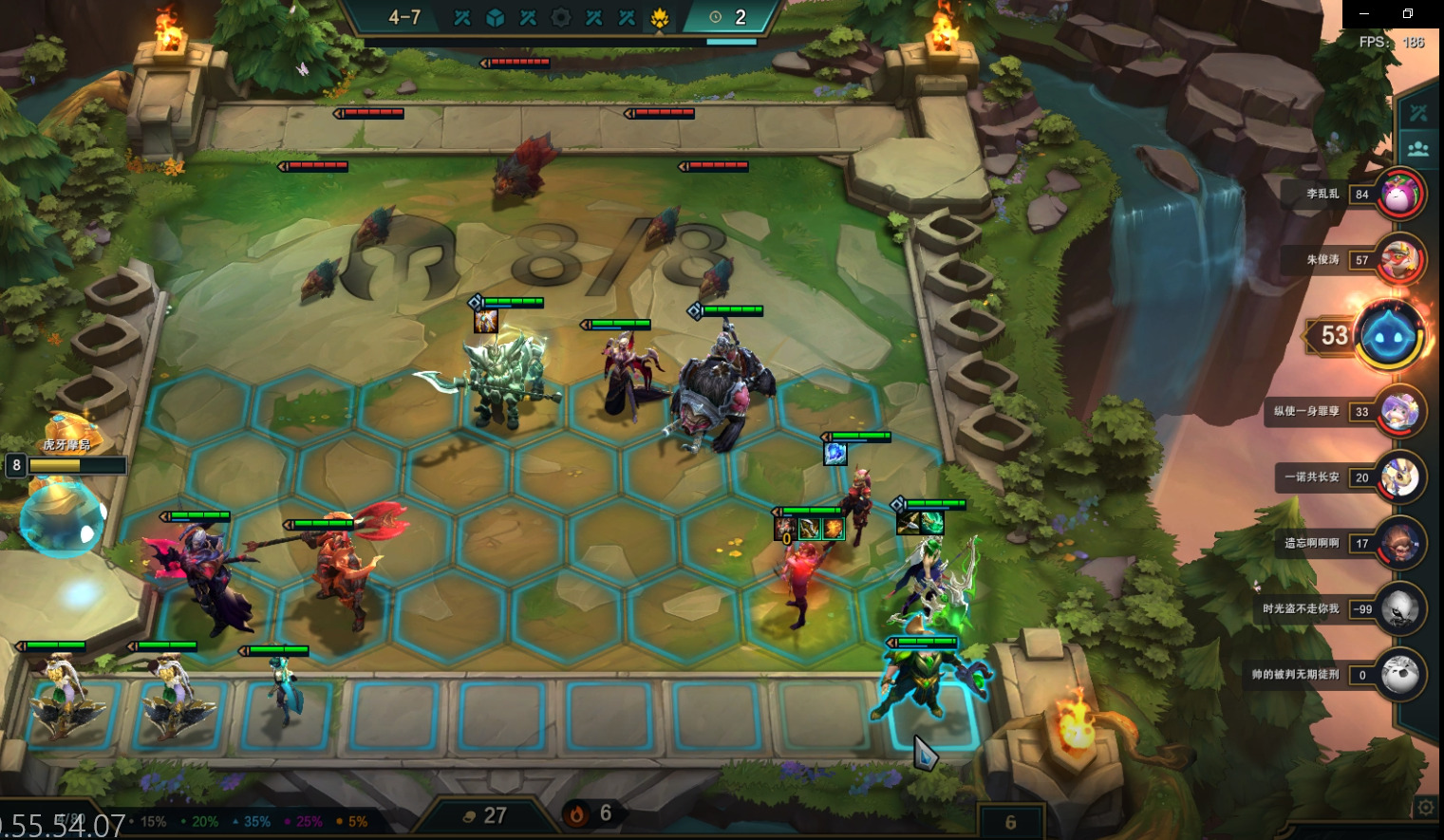Image resolution: width=1444 pixels, height=840 pixels.
Task: Select player 纵使一身罪孽 with 33 health
Action: point(1399,412)
